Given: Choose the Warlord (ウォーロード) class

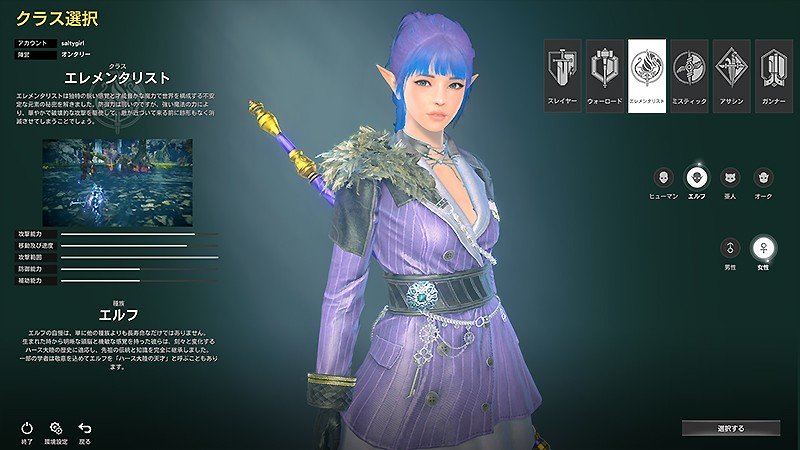Looking at the screenshot, I should (605, 76).
